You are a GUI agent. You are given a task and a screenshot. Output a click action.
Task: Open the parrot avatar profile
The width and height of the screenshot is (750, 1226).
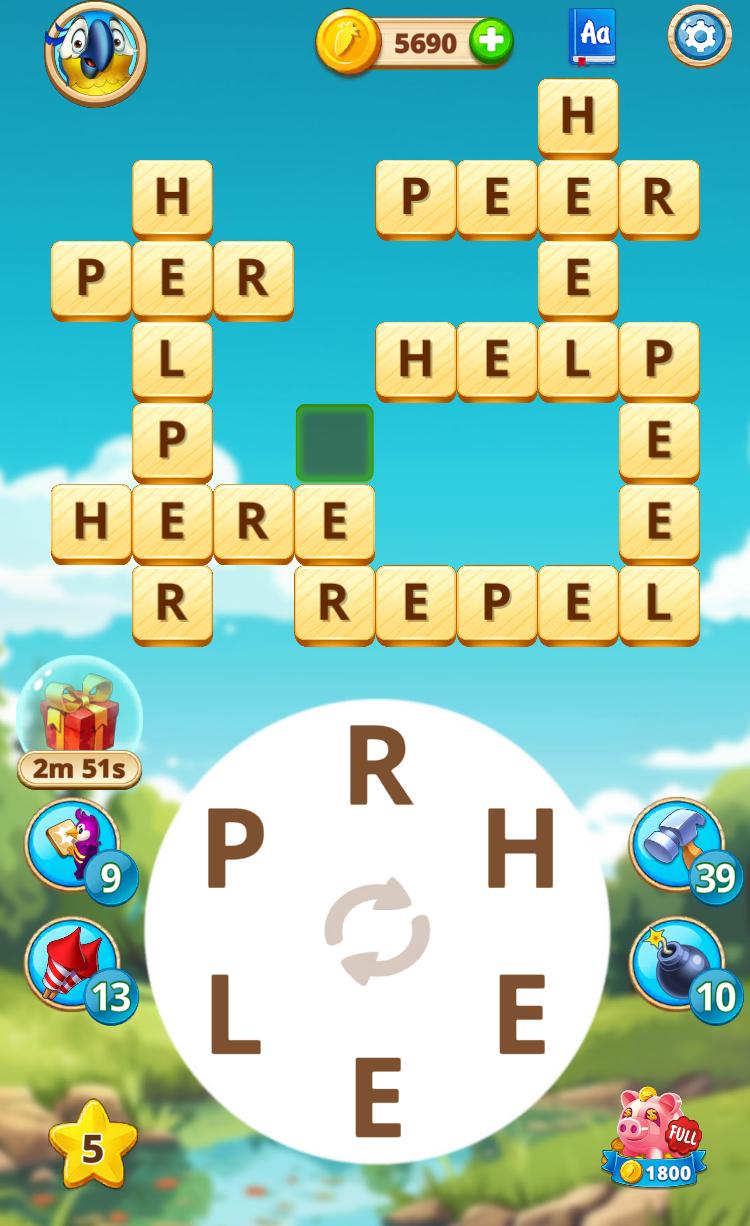[95, 52]
